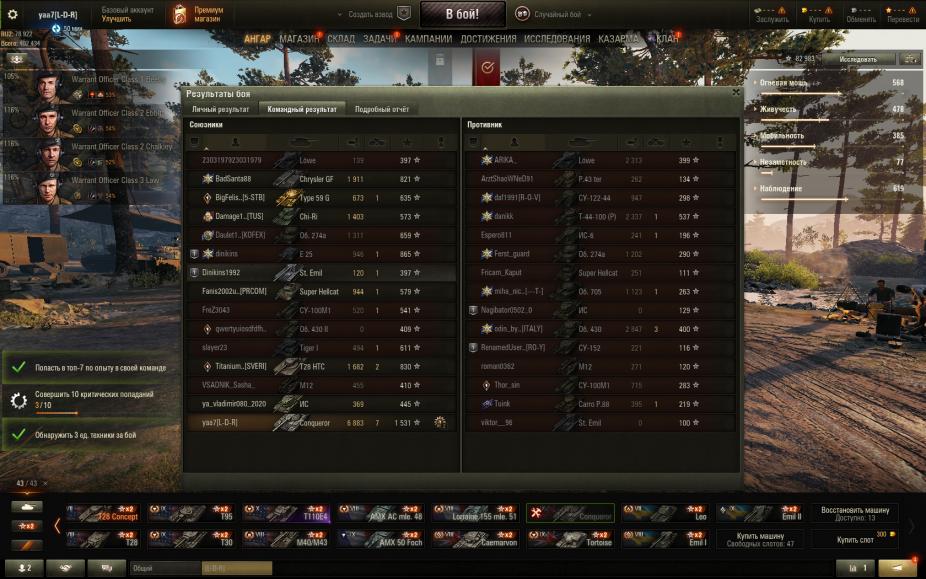Image resolution: width=926 pixels, height=579 pixels.
Task: Switch to the "Личный результат" tab
Action: [220, 109]
